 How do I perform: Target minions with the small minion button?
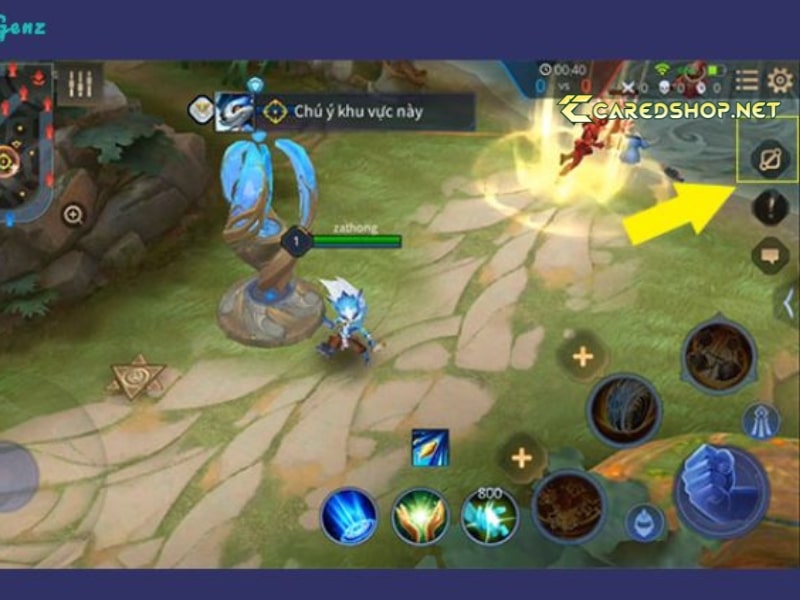coord(645,521)
